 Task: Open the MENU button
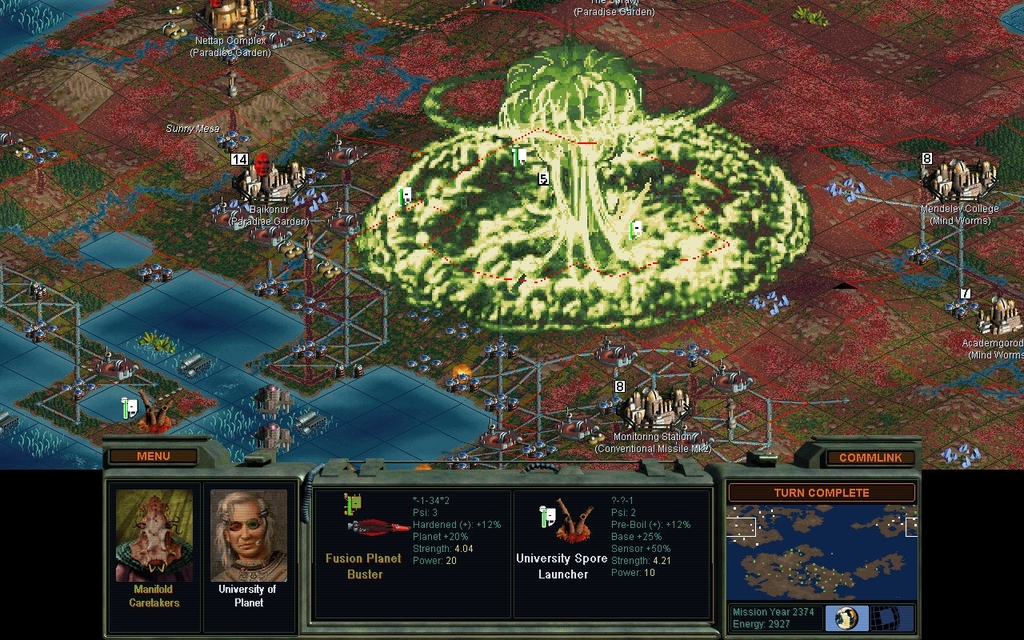click(153, 456)
